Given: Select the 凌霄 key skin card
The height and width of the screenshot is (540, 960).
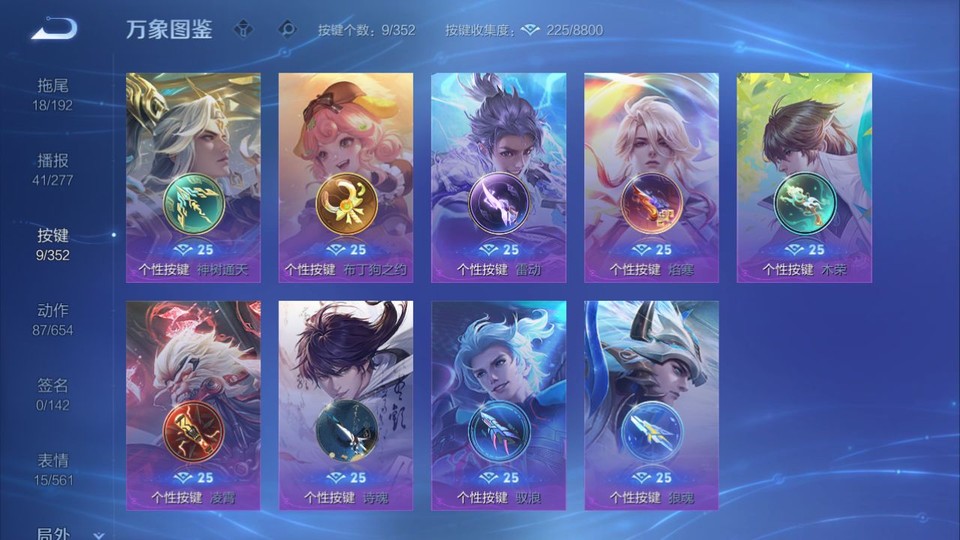Looking at the screenshot, I should coord(193,405).
